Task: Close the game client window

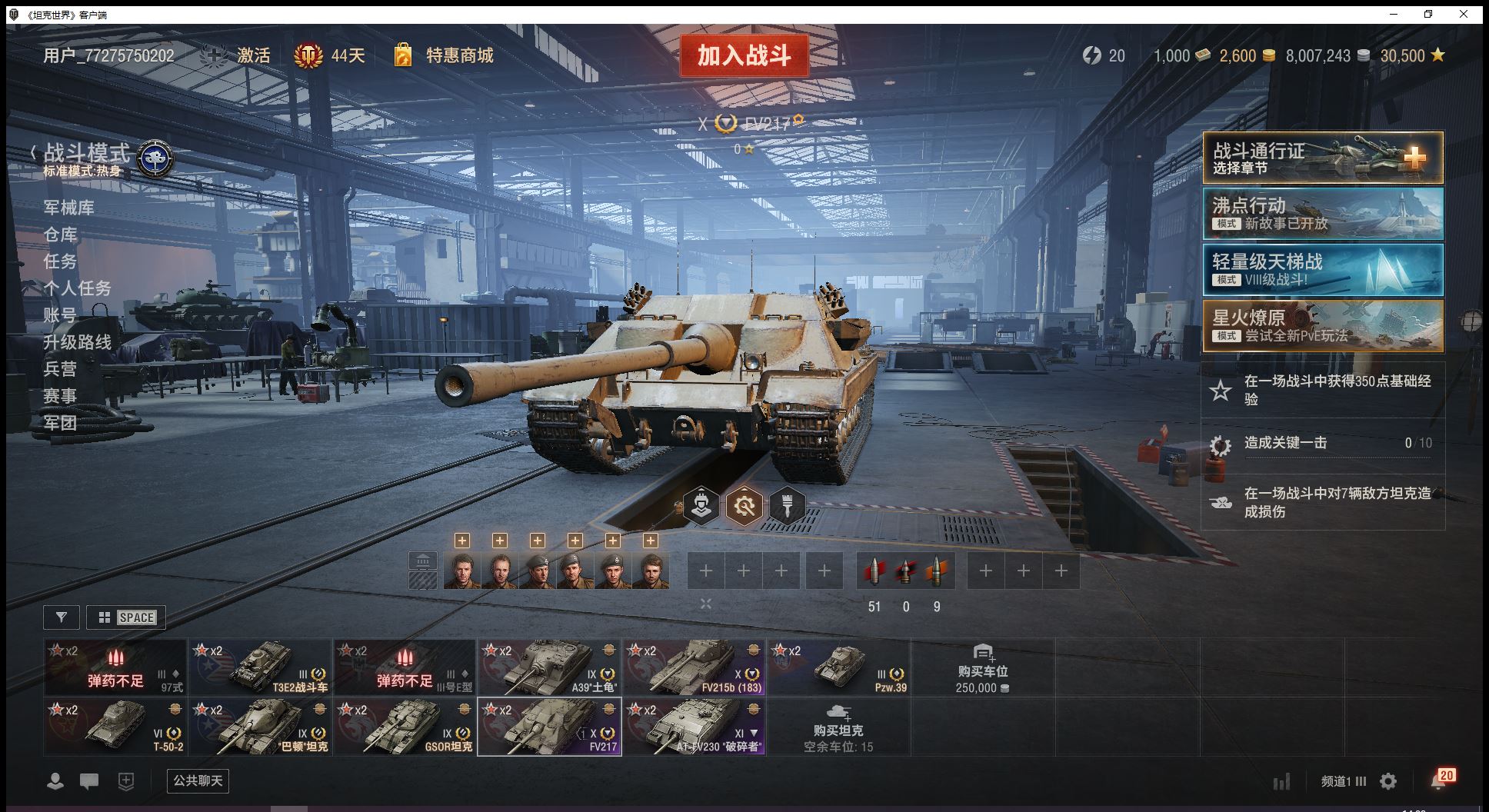Action: coord(1464,14)
